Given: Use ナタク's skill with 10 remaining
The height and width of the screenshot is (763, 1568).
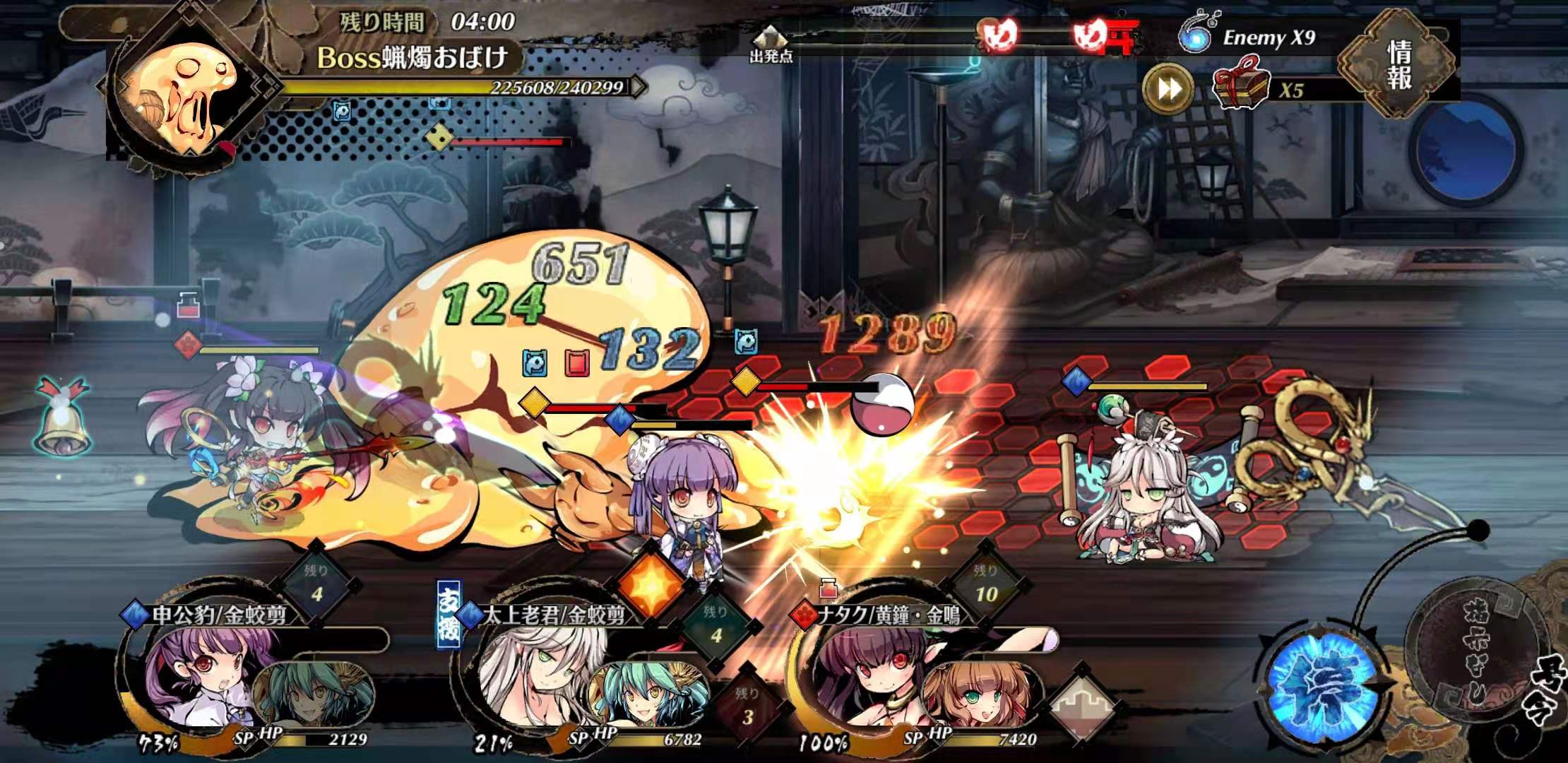Looking at the screenshot, I should [x=986, y=586].
